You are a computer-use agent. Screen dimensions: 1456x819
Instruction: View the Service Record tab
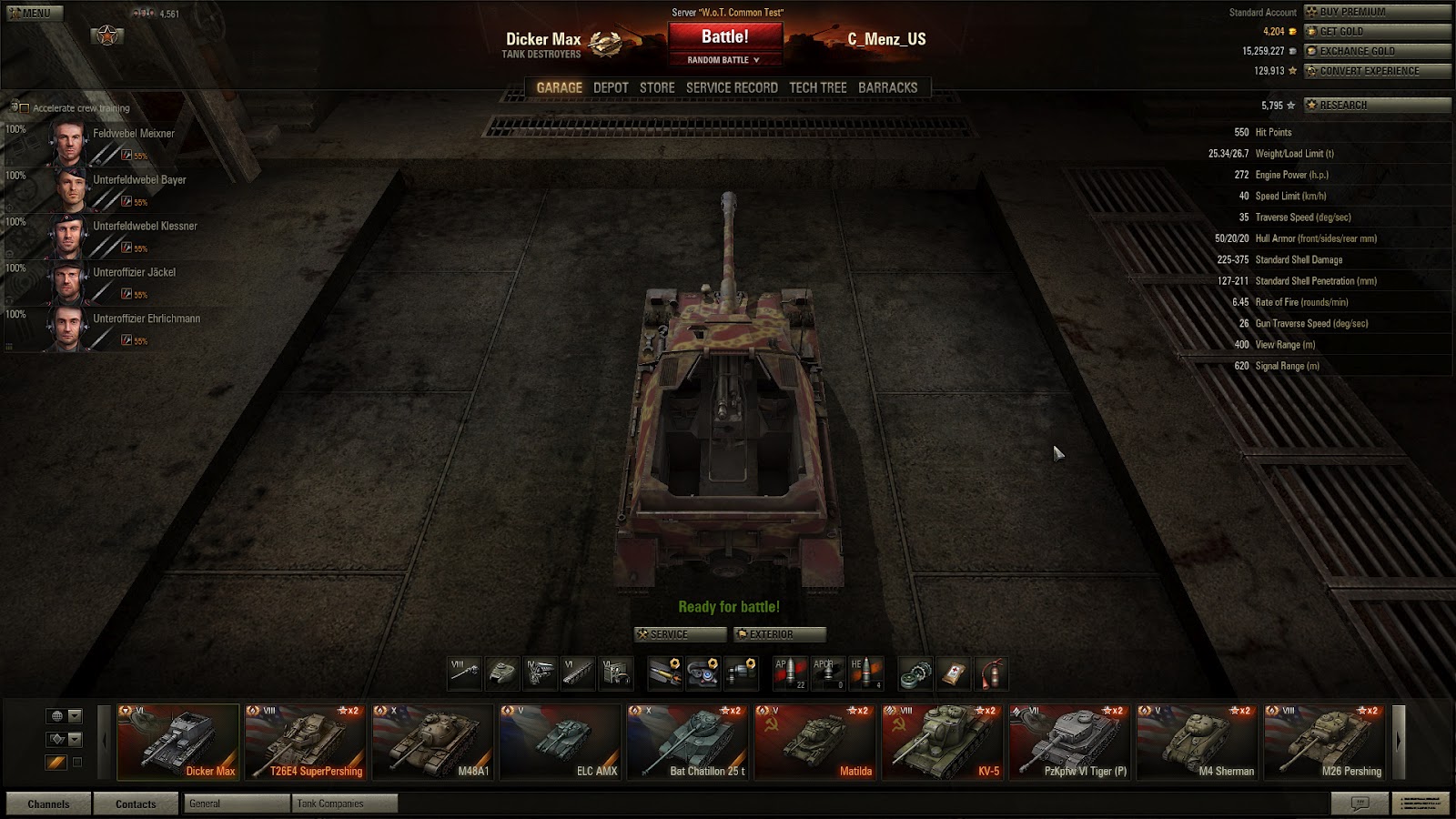[x=732, y=87]
